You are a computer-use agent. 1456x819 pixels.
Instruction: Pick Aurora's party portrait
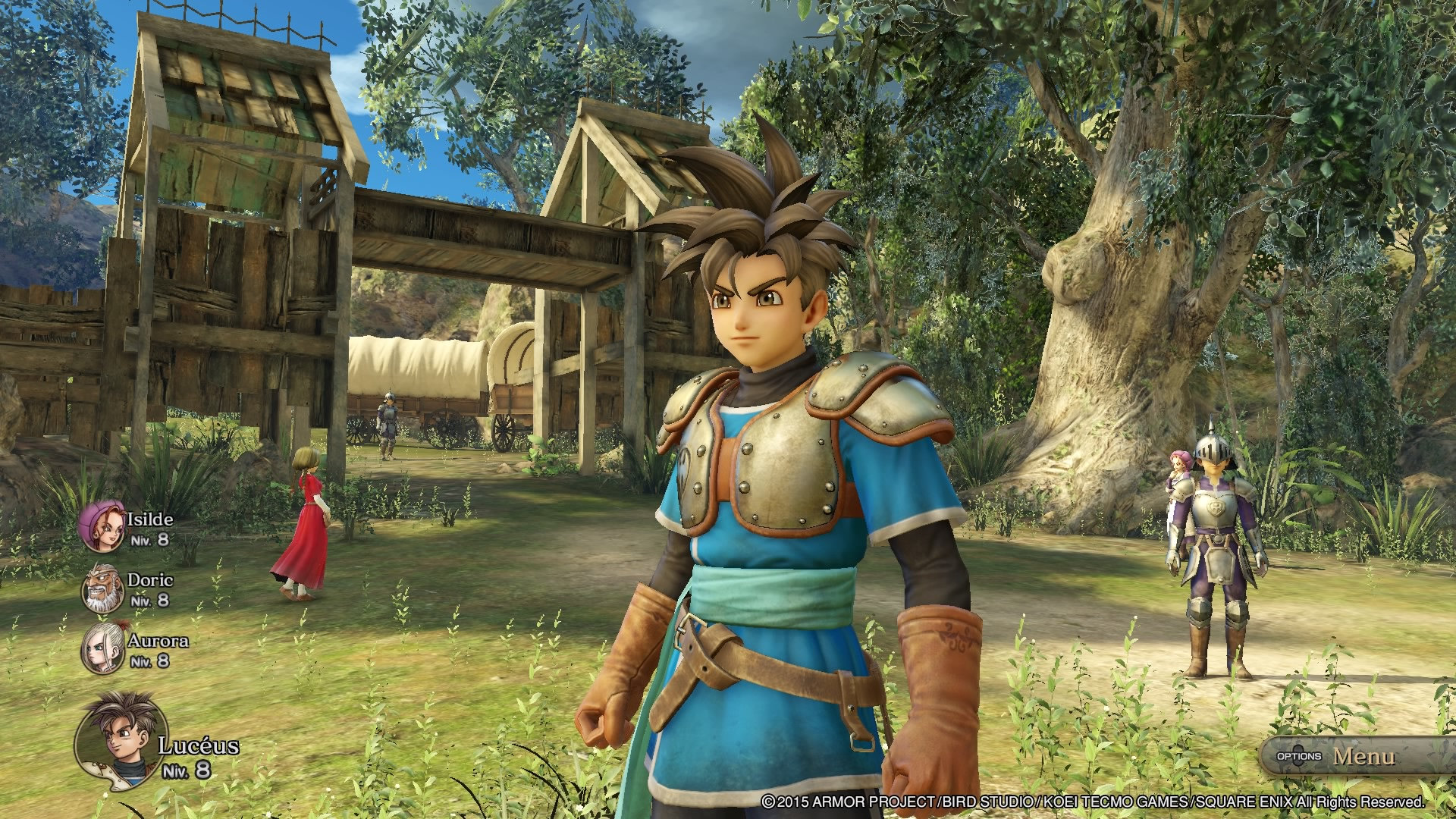tap(103, 648)
